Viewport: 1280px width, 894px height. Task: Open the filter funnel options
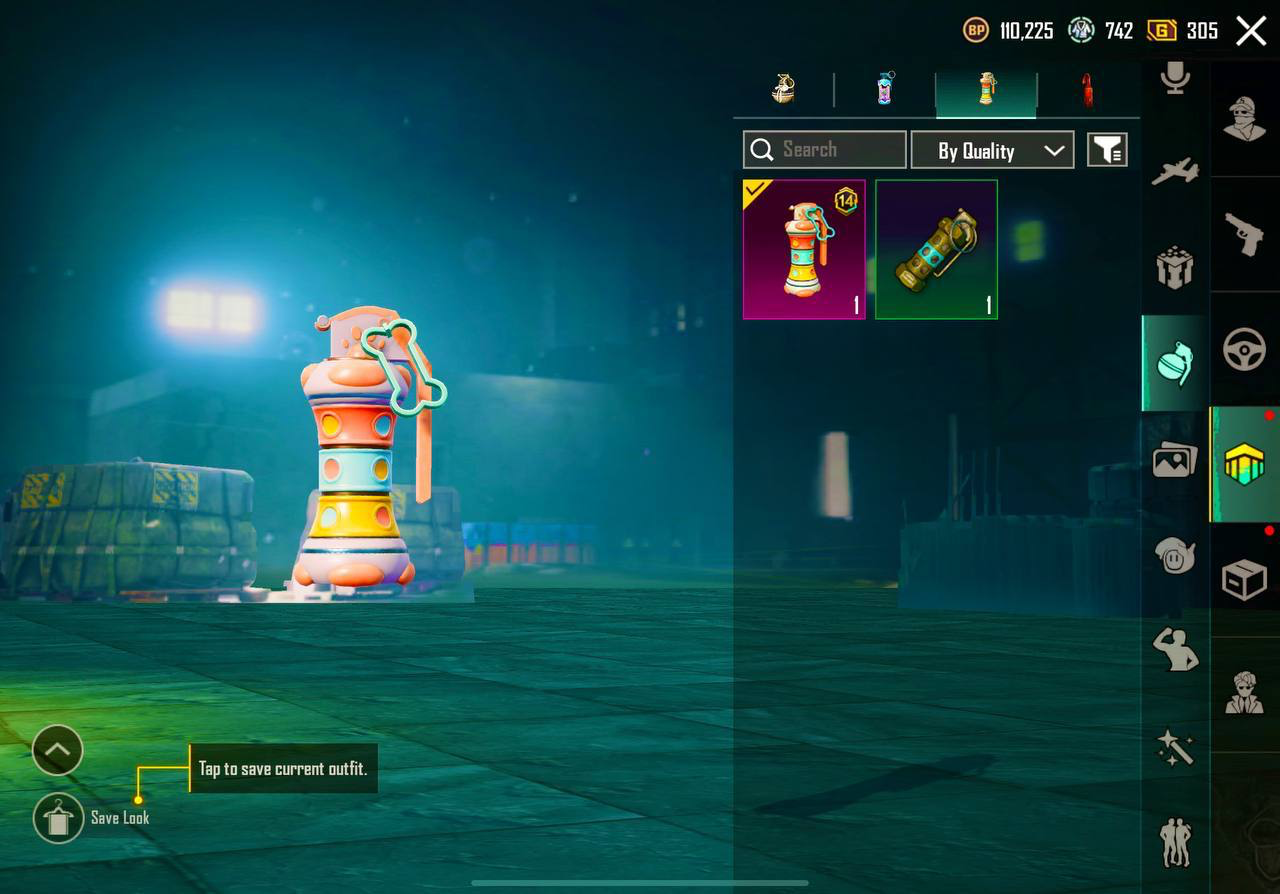point(1107,150)
